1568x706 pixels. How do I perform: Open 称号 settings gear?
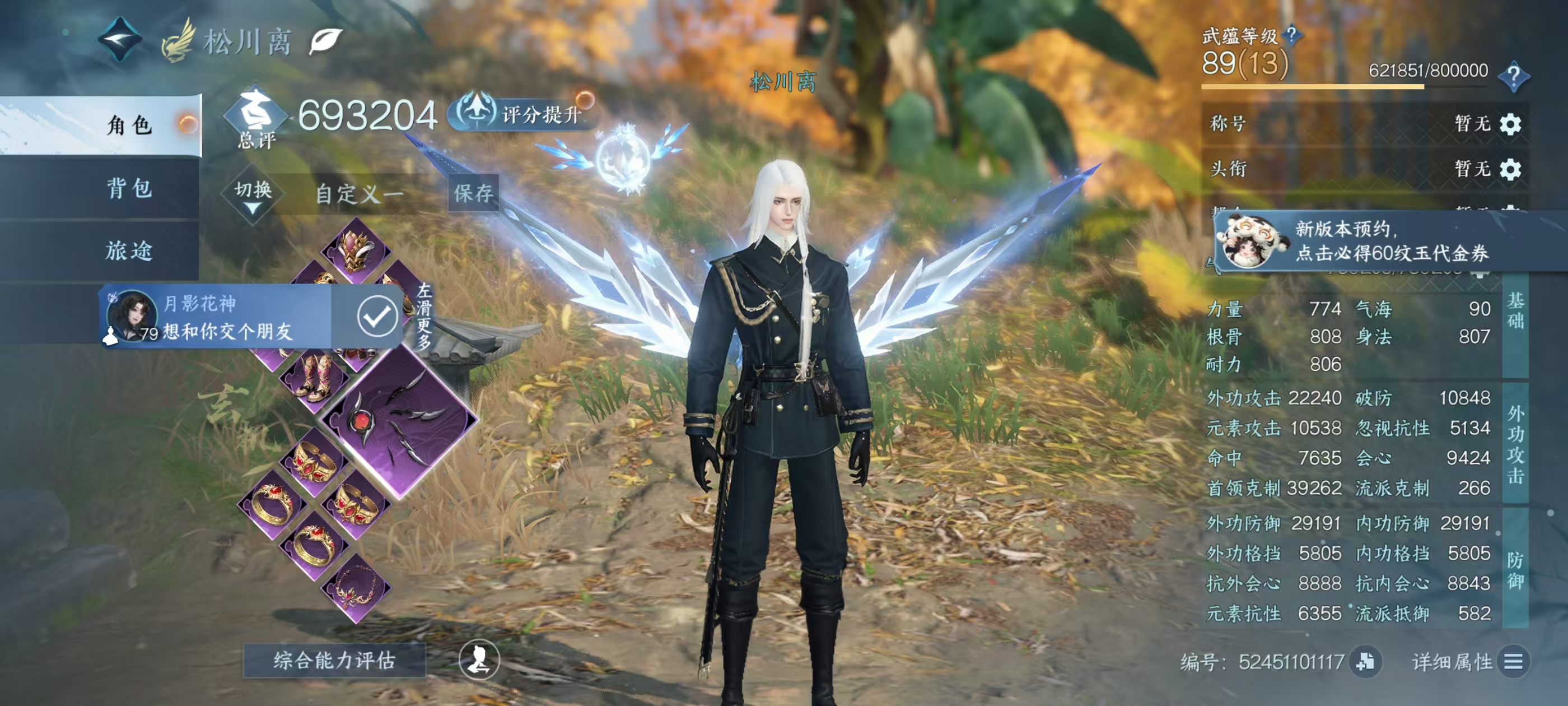click(1510, 124)
